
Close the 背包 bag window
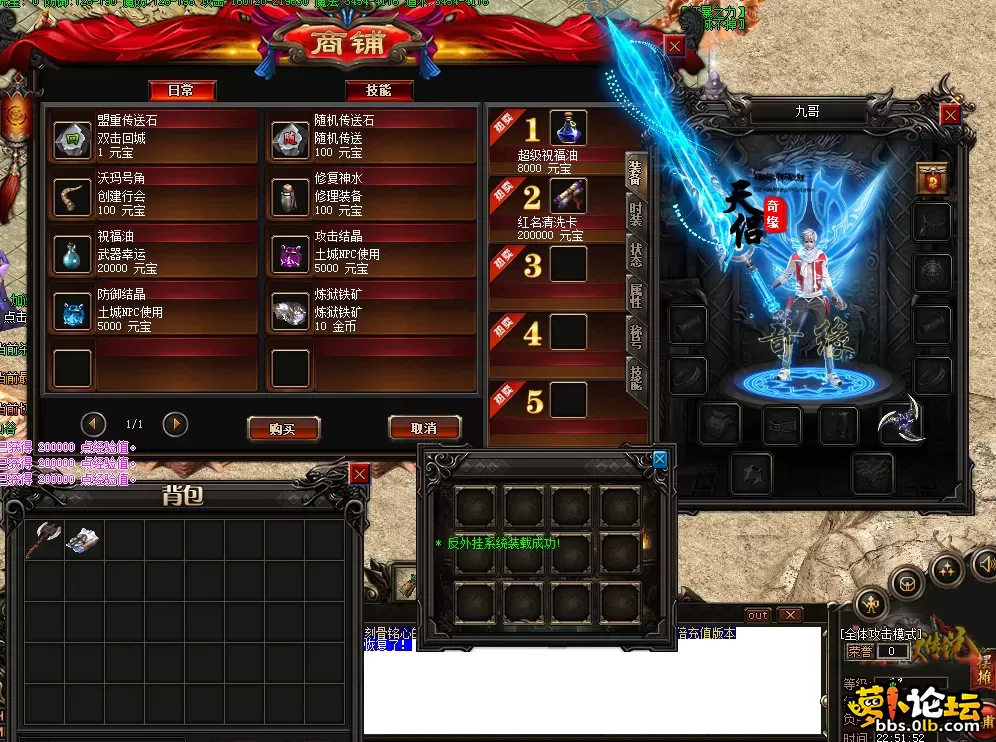click(359, 474)
